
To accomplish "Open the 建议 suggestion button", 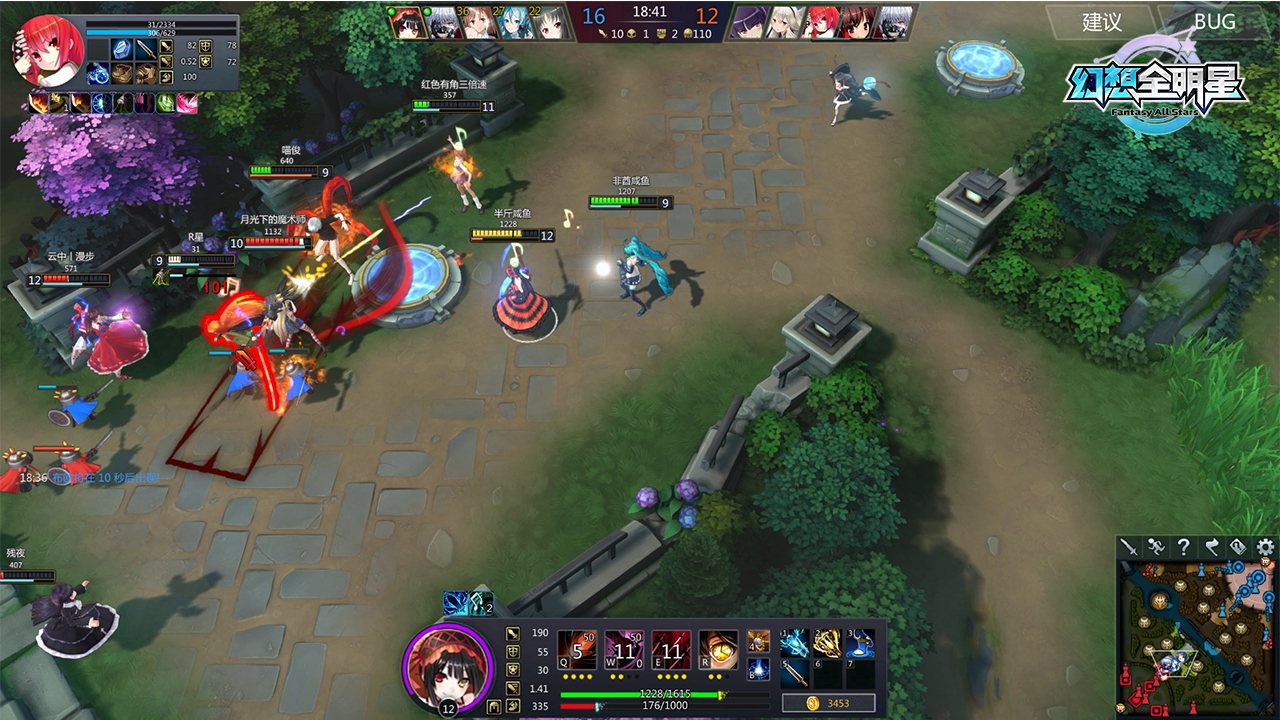I will pyautogui.click(x=1101, y=21).
